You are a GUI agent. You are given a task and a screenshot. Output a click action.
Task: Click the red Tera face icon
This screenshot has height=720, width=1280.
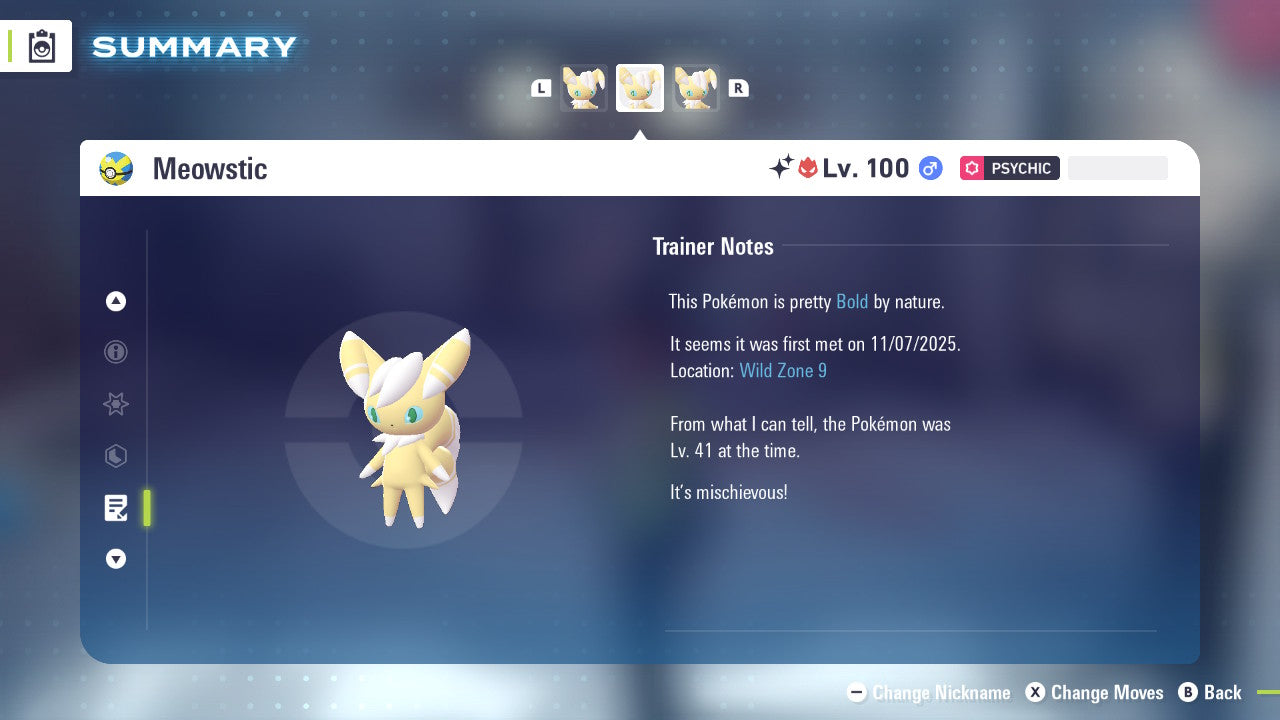pyautogui.click(x=809, y=168)
